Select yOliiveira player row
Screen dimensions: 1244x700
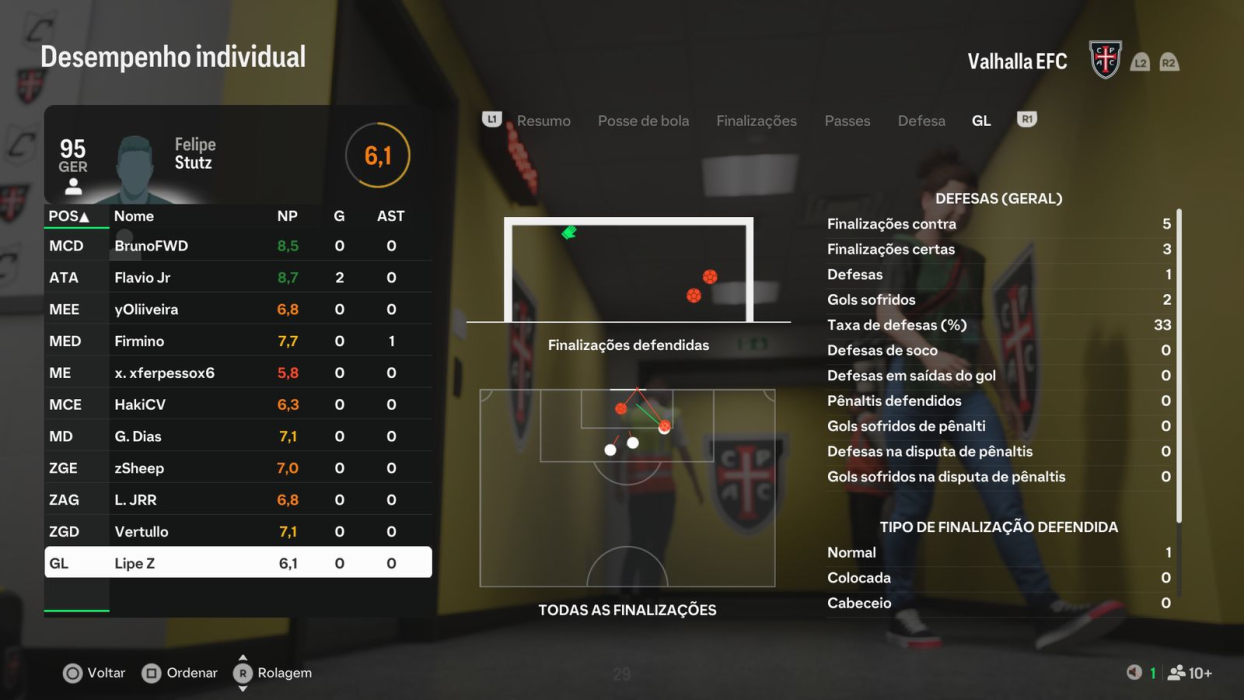[x=238, y=310]
